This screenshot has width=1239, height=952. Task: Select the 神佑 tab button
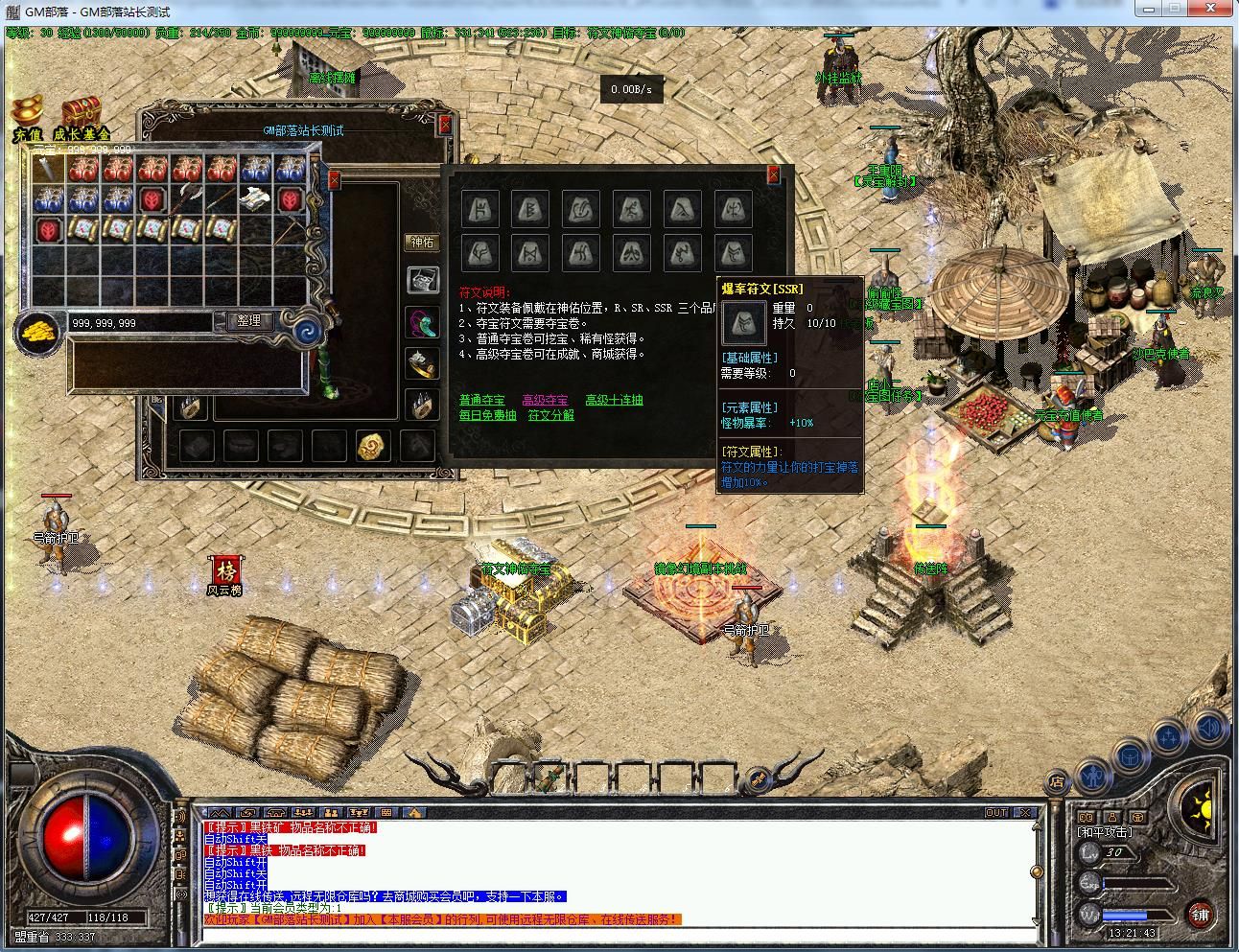click(x=422, y=243)
